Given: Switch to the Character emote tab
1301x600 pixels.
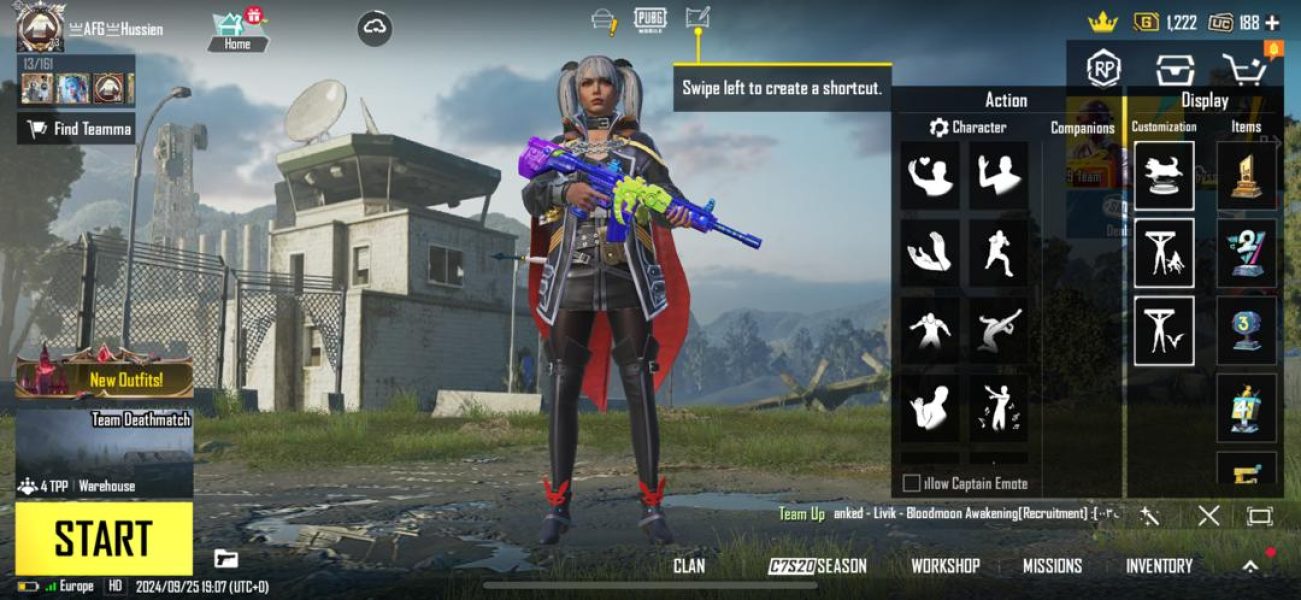Looking at the screenshot, I should pos(968,128).
